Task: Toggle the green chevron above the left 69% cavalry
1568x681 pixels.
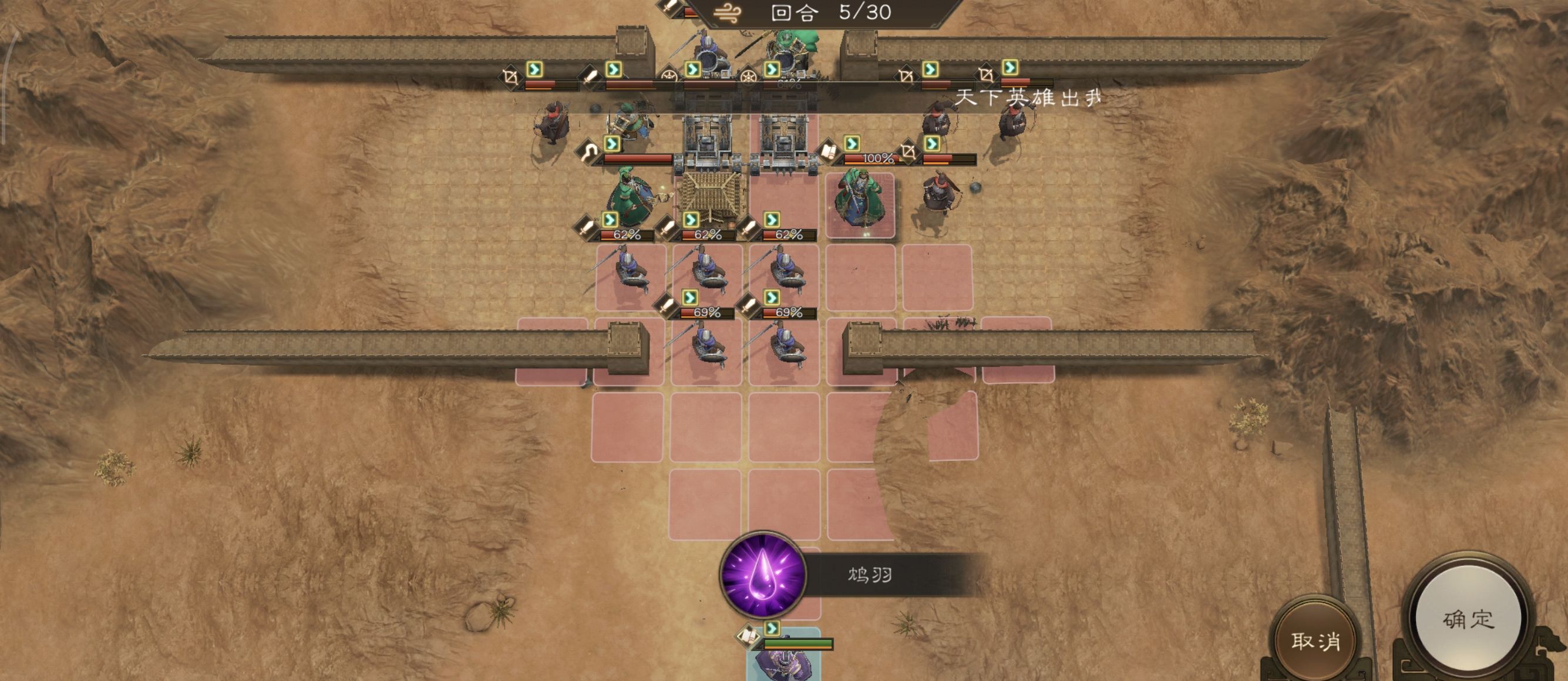Action: [x=690, y=298]
